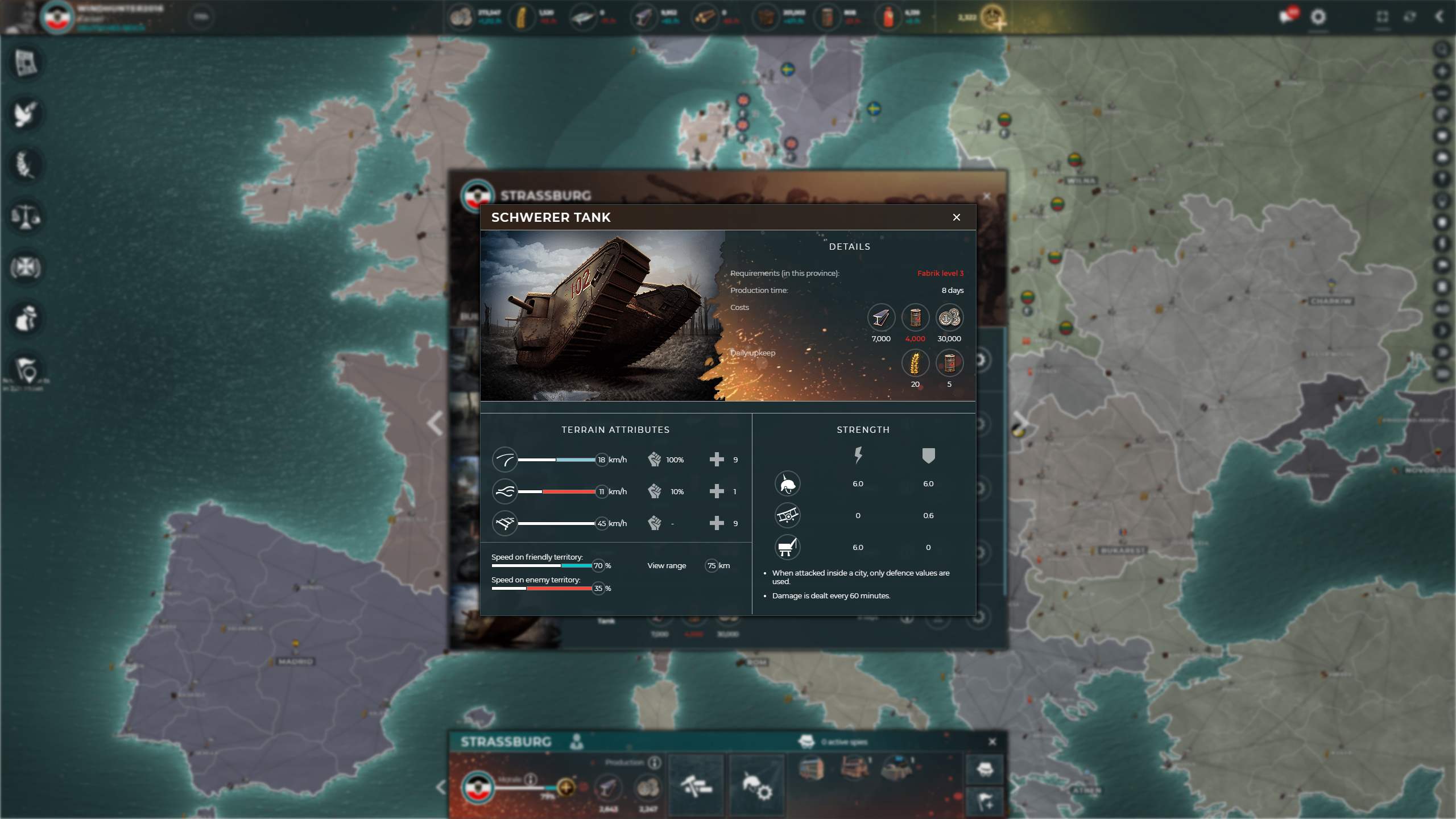1456x819 pixels.
Task: Close the Schwerer Tank details window
Action: tap(956, 217)
